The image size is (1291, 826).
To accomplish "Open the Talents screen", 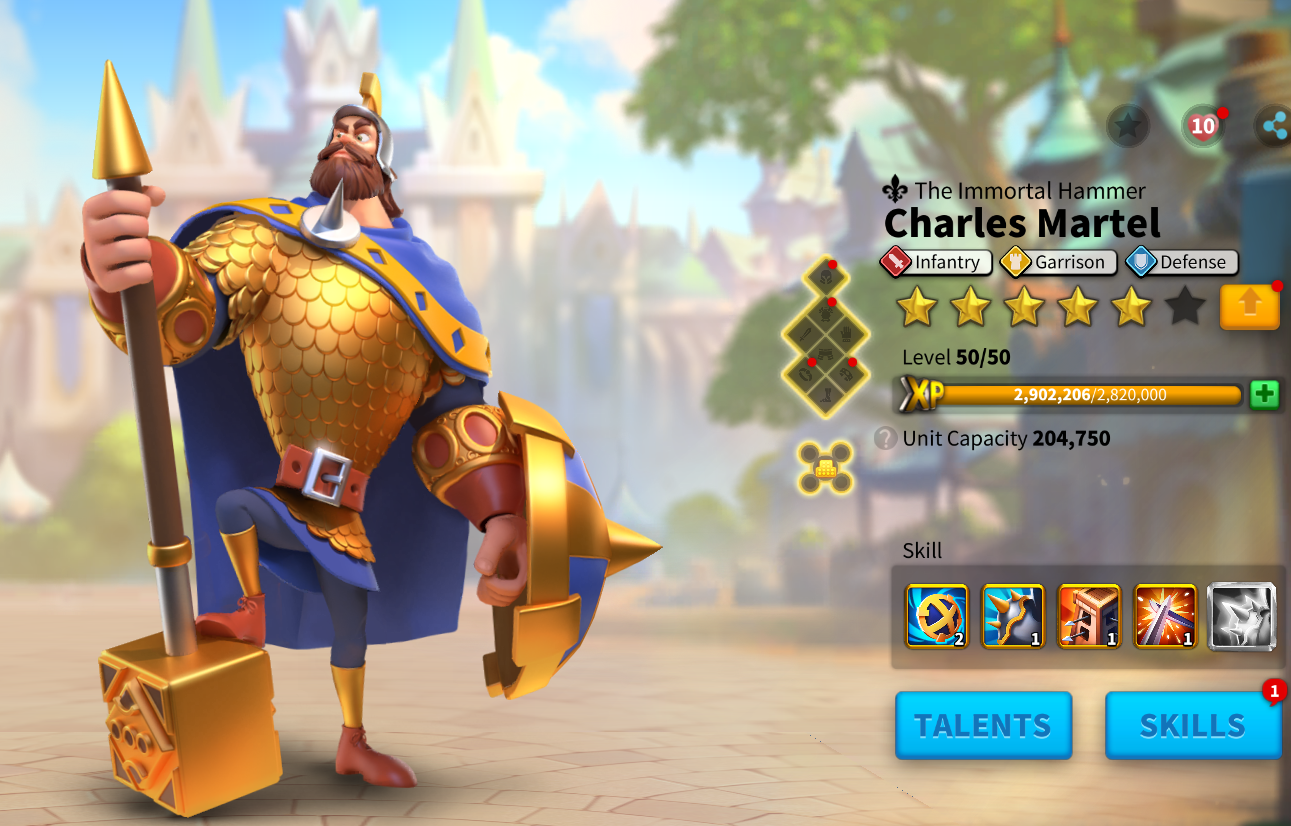I will click(983, 725).
